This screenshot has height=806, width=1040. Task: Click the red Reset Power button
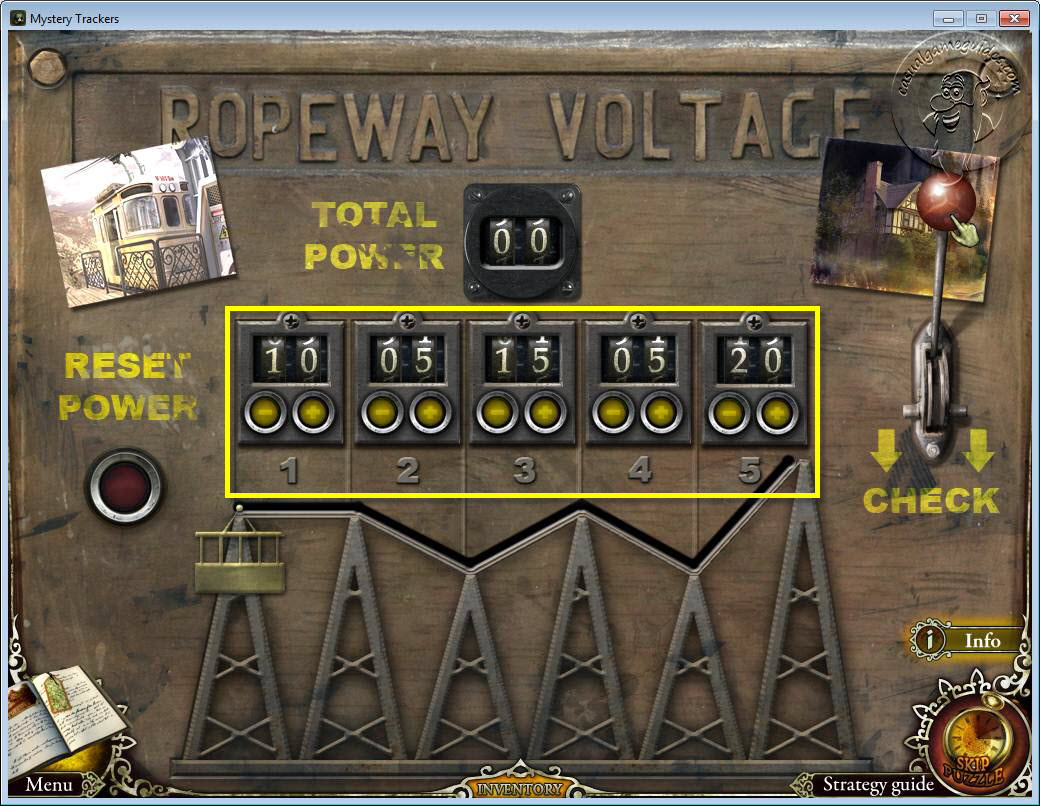tap(124, 487)
